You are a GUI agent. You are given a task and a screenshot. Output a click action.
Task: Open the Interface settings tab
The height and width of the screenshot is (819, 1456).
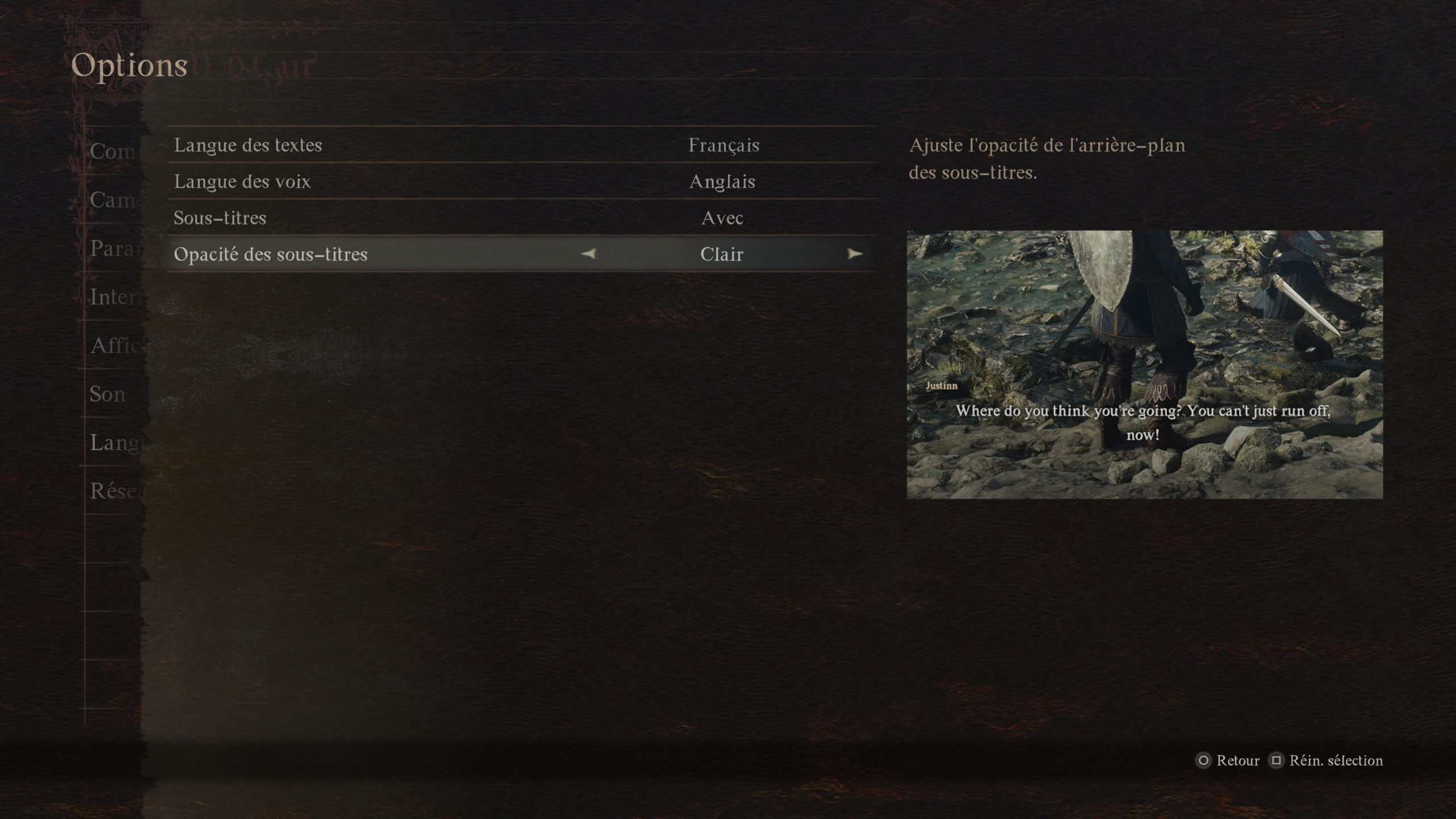(x=114, y=297)
